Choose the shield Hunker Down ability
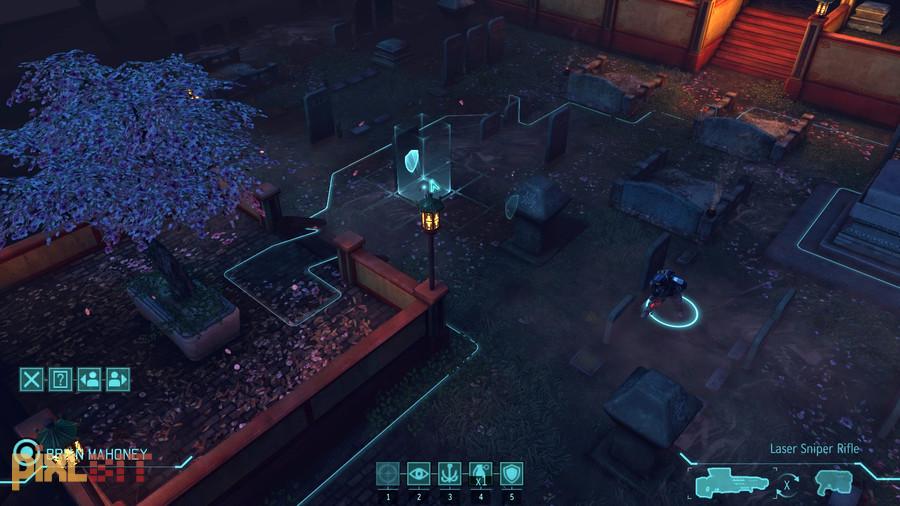 click(x=512, y=474)
